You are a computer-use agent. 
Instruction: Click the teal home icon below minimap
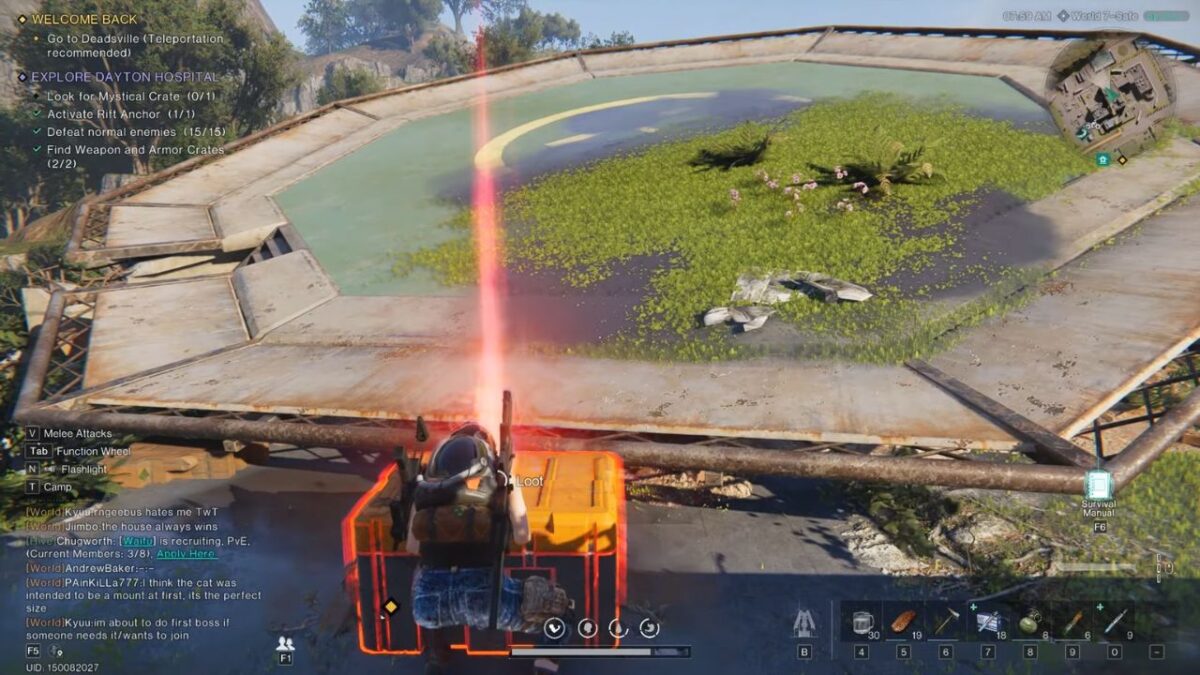[1102, 159]
